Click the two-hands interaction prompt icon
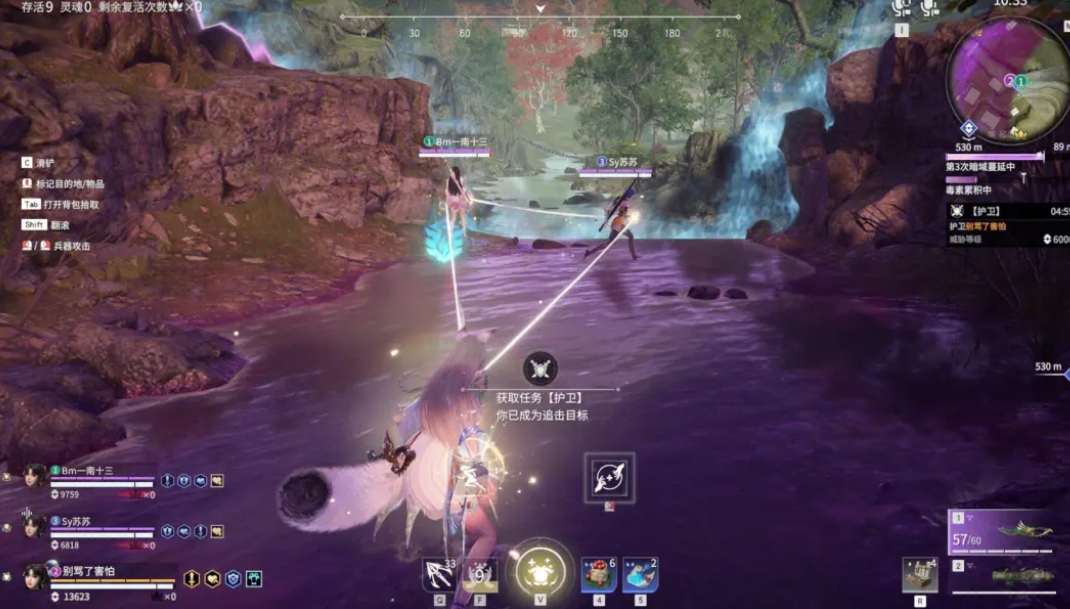1070x609 pixels. [x=609, y=477]
